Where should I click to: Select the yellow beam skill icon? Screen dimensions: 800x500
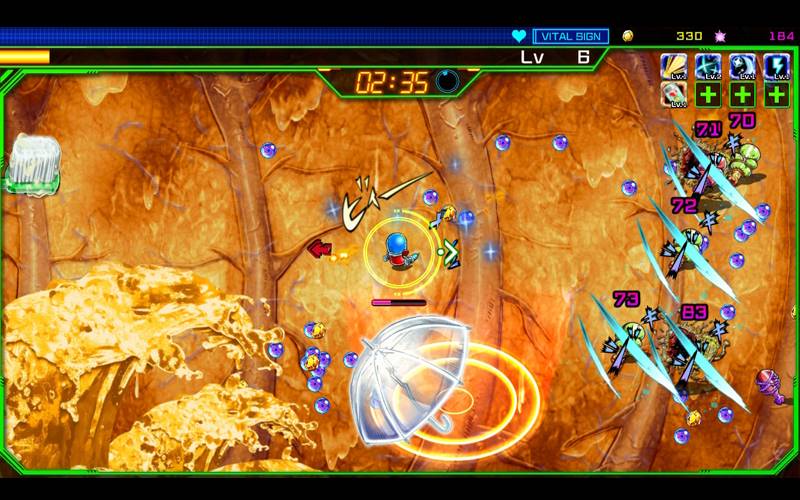(675, 66)
